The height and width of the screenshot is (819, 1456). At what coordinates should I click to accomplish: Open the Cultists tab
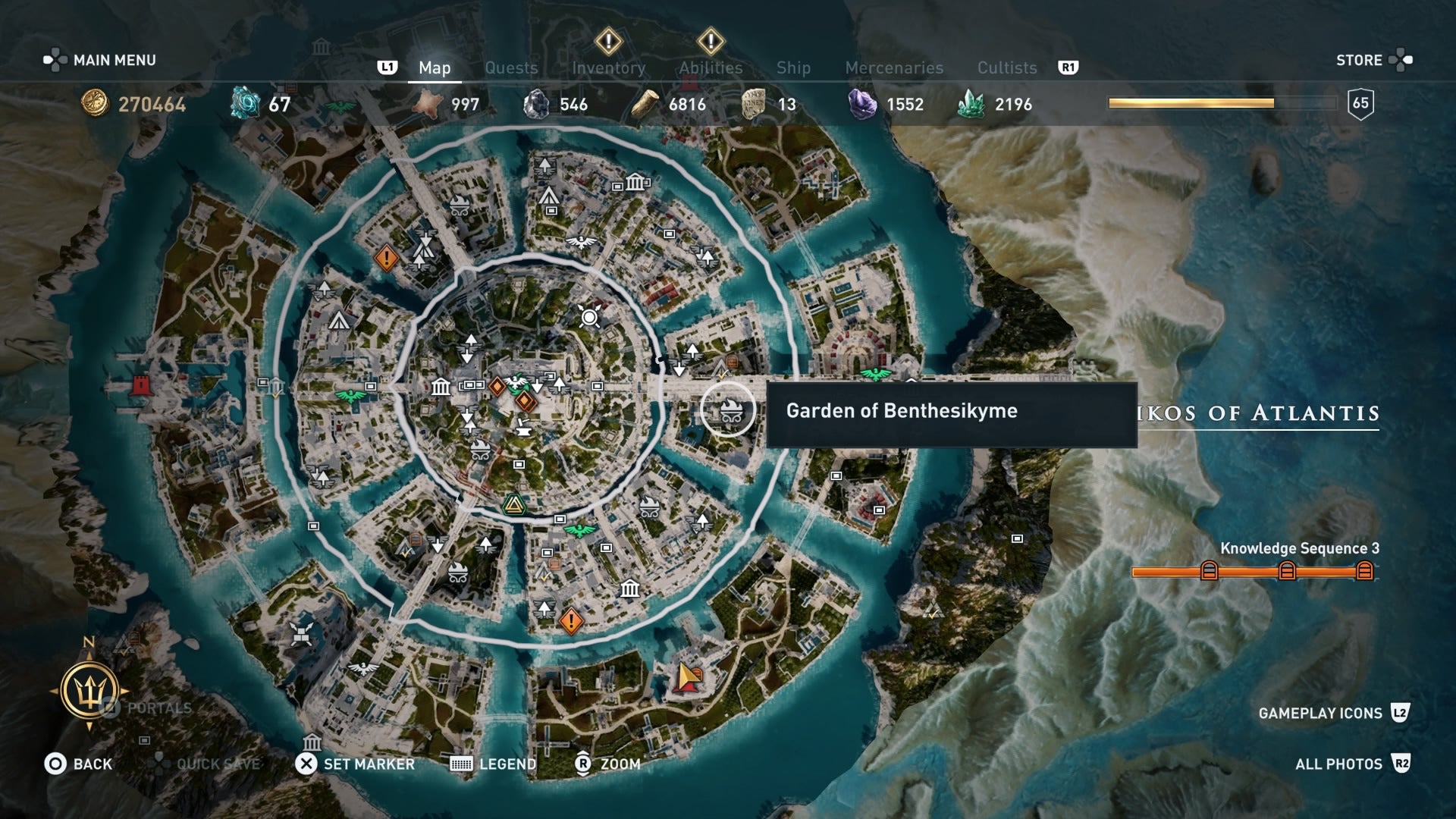[x=1006, y=67]
